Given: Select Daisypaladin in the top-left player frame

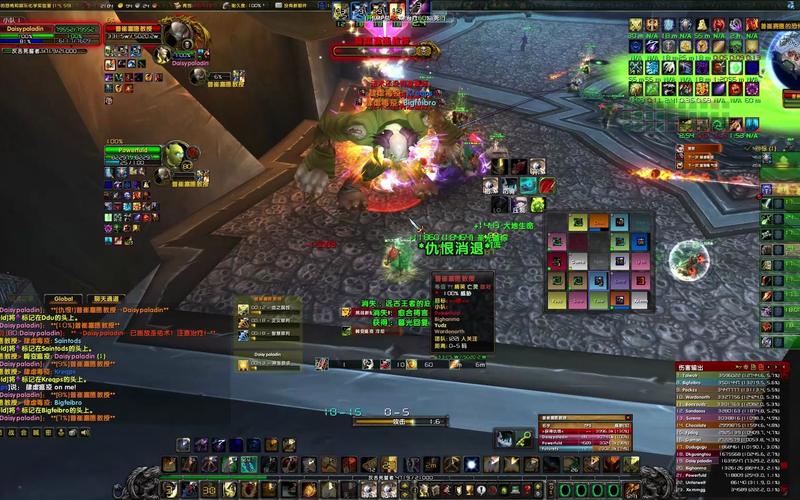Looking at the screenshot, I should click(x=48, y=29).
